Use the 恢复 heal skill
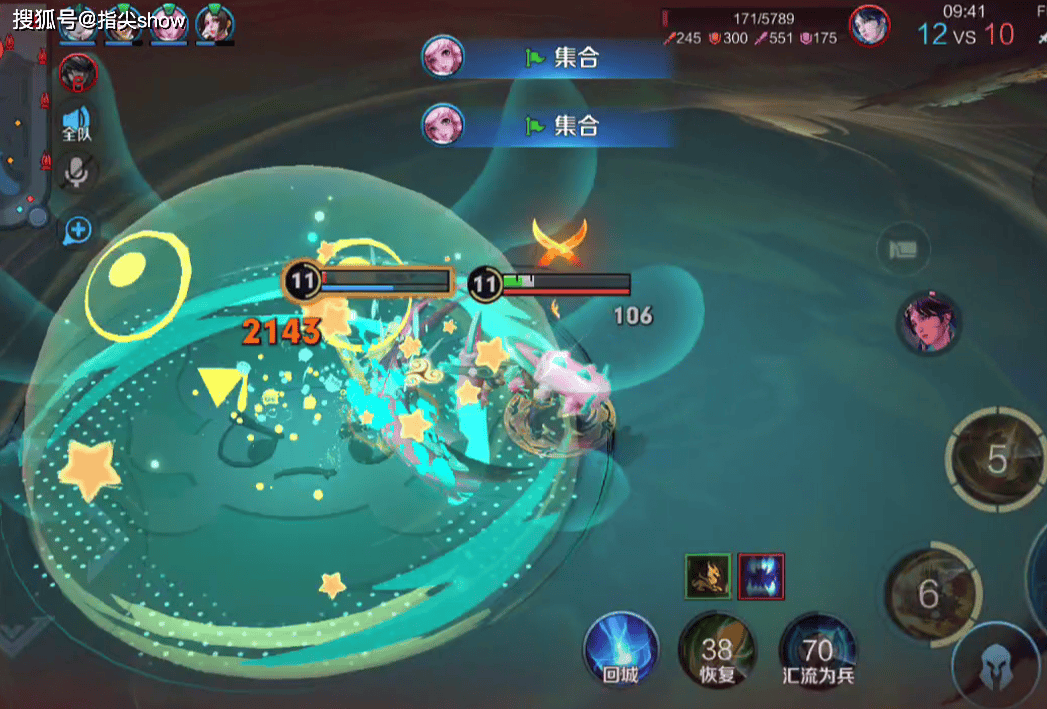Viewport: 1047px width, 709px height. (x=717, y=652)
